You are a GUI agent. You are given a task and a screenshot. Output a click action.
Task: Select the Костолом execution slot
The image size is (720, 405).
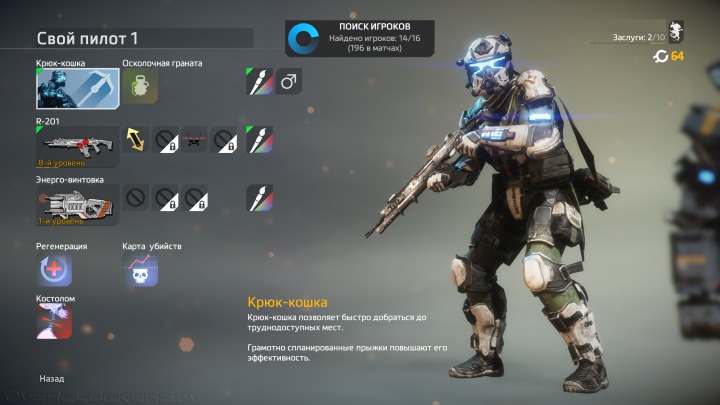coord(55,322)
